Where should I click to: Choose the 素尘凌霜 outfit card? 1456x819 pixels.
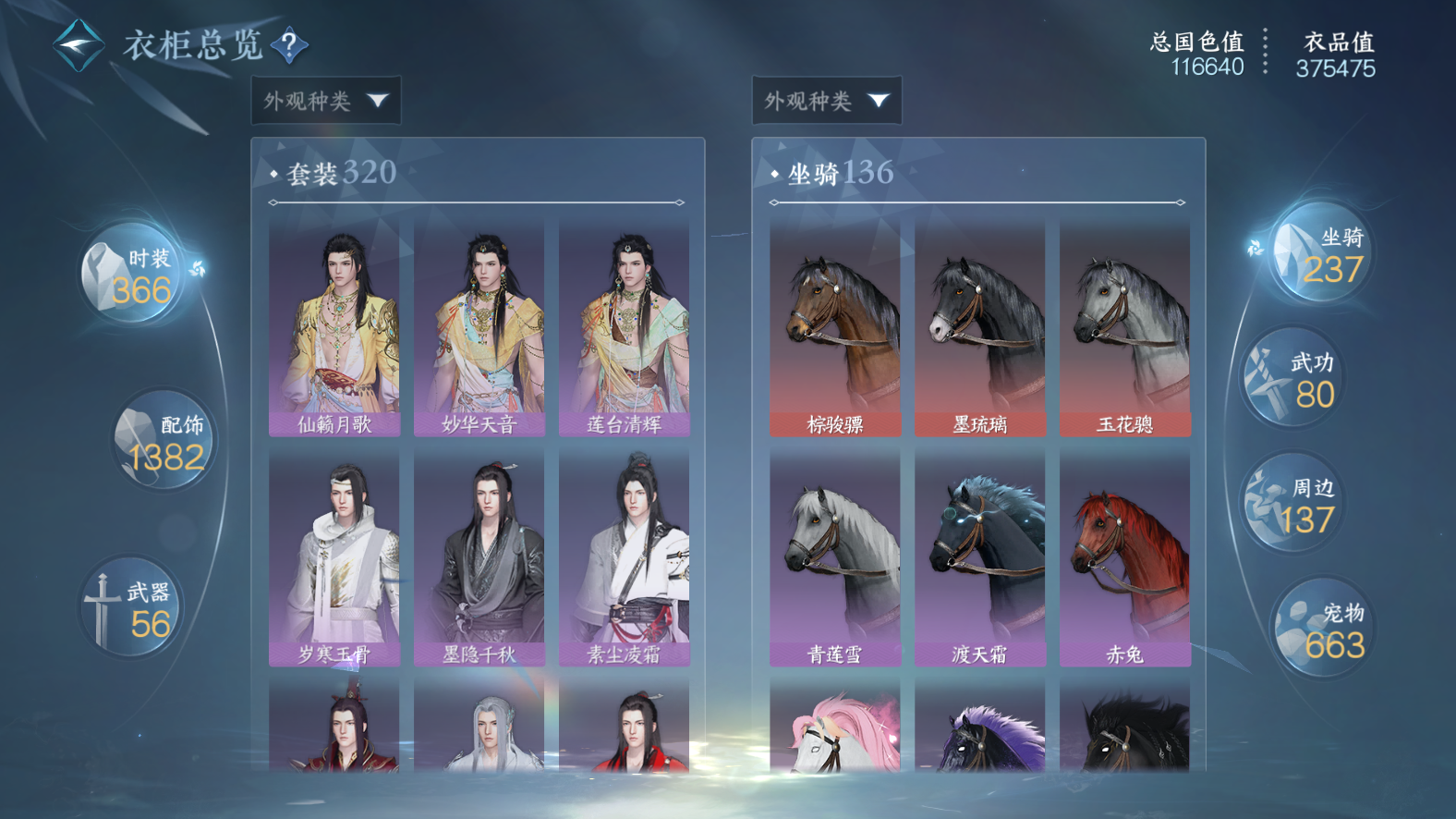pos(624,558)
